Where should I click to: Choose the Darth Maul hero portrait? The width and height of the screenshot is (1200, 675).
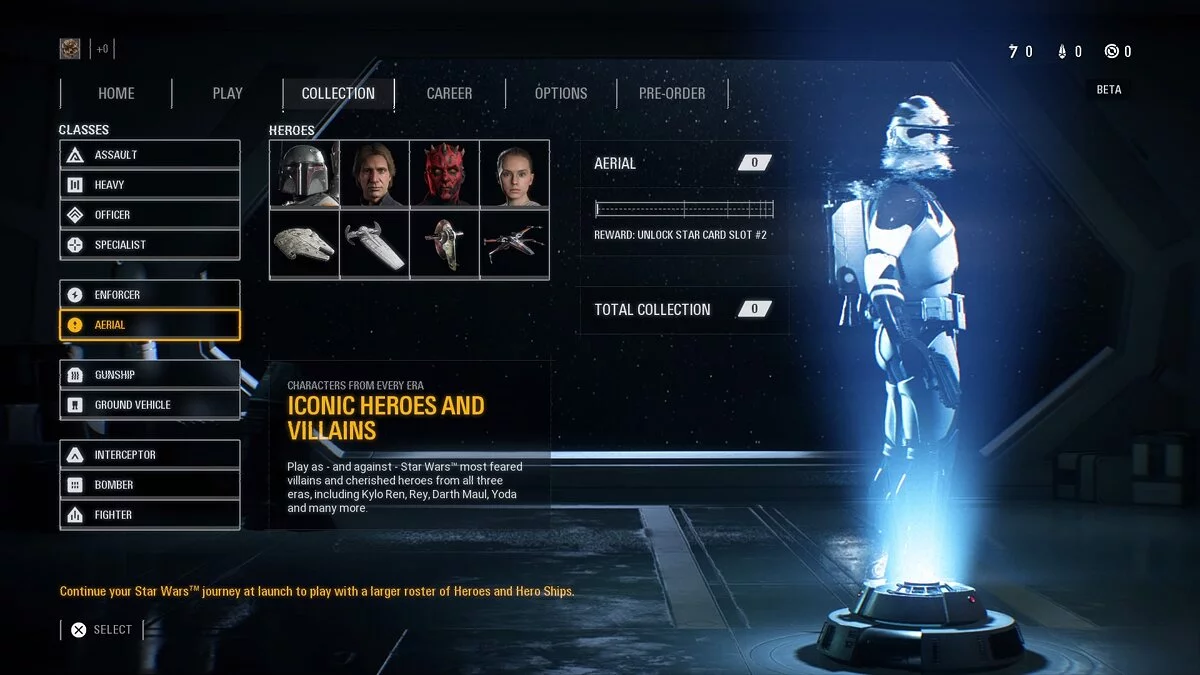pos(444,174)
